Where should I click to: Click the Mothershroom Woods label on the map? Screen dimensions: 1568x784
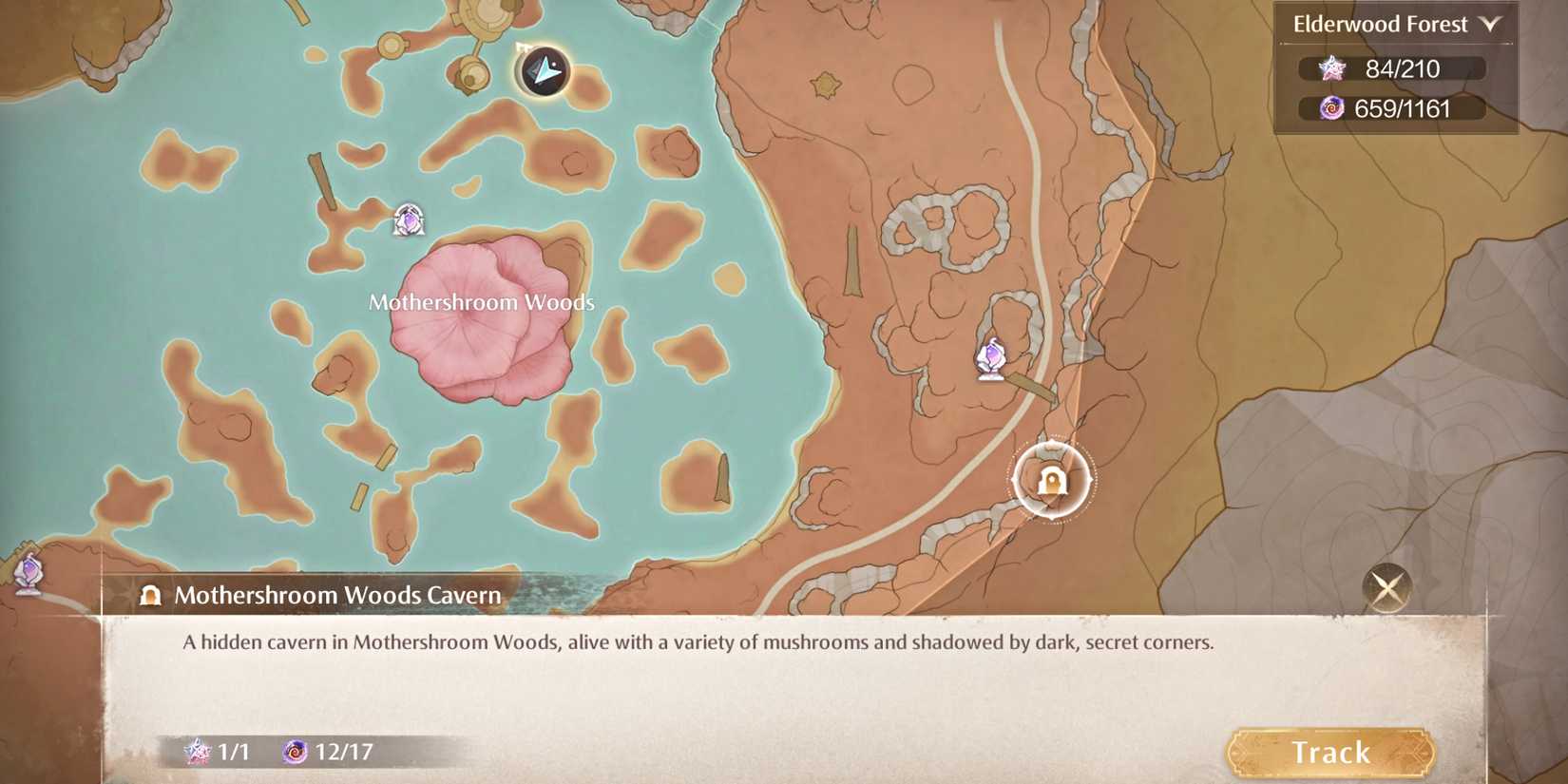481,301
